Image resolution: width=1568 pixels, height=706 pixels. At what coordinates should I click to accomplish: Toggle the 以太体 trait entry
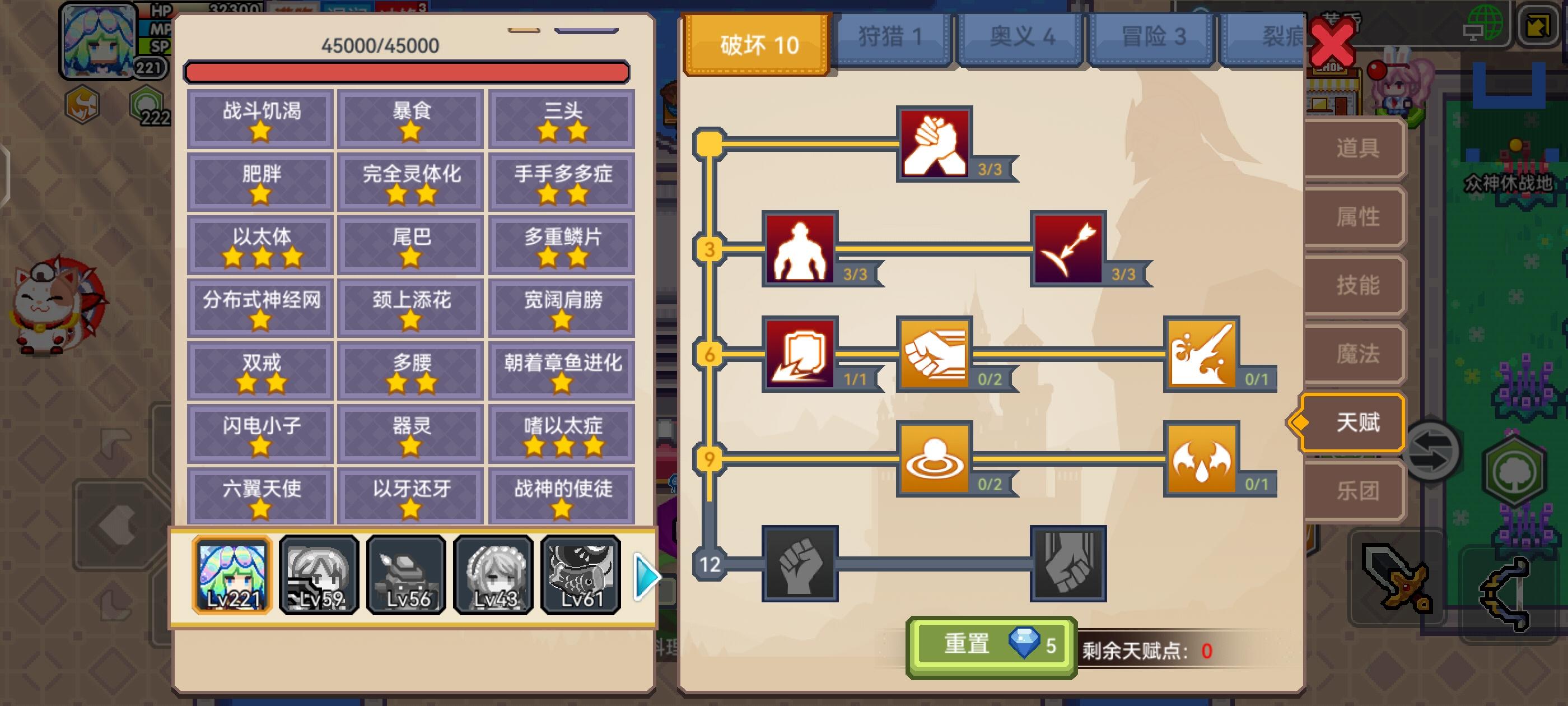[x=260, y=245]
